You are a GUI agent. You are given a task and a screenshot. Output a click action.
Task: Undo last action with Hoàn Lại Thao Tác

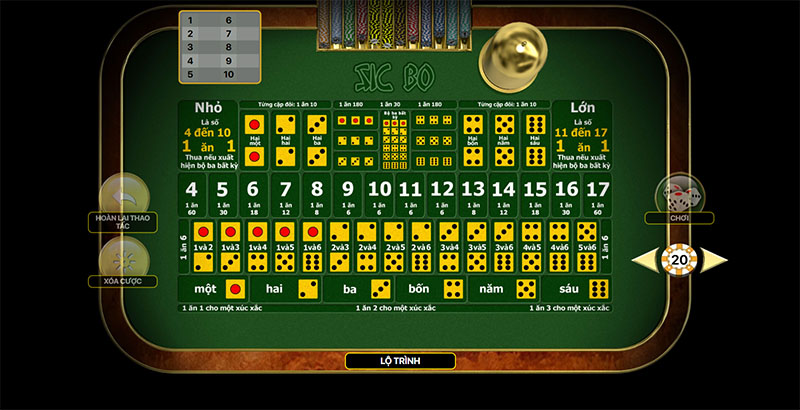coord(123,196)
